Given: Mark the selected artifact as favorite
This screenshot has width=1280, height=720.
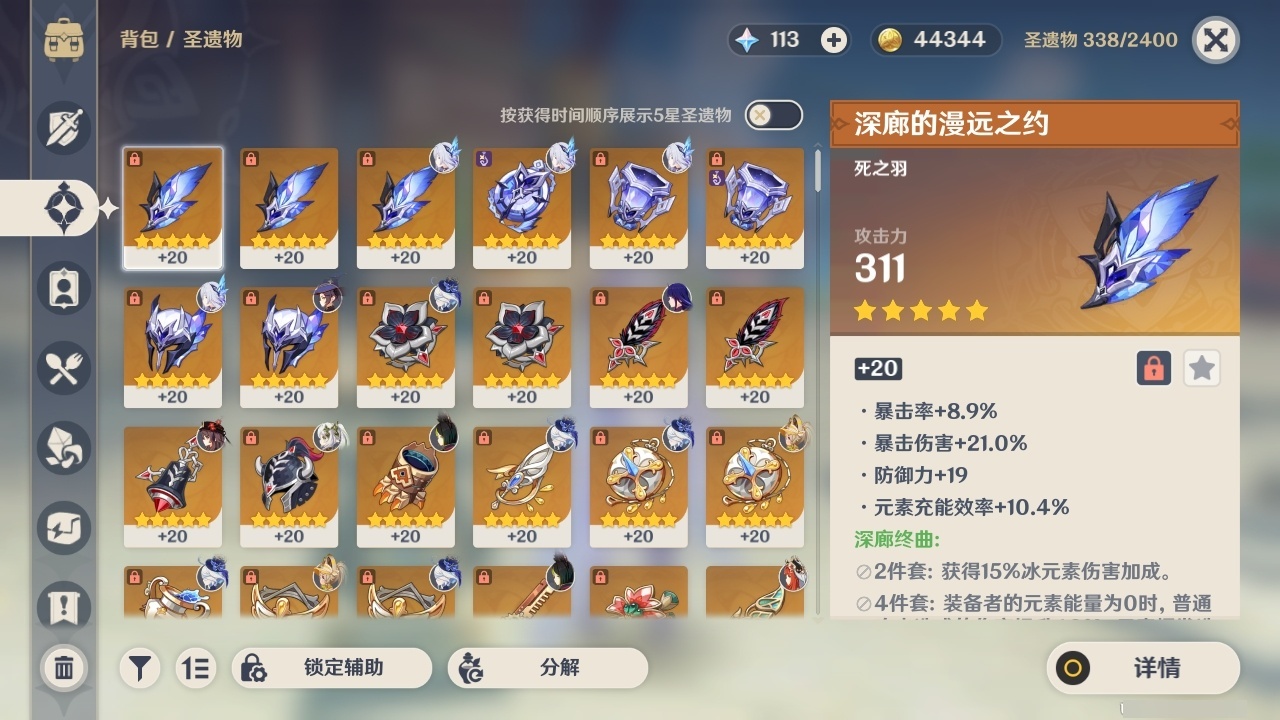Looking at the screenshot, I should [1201, 368].
